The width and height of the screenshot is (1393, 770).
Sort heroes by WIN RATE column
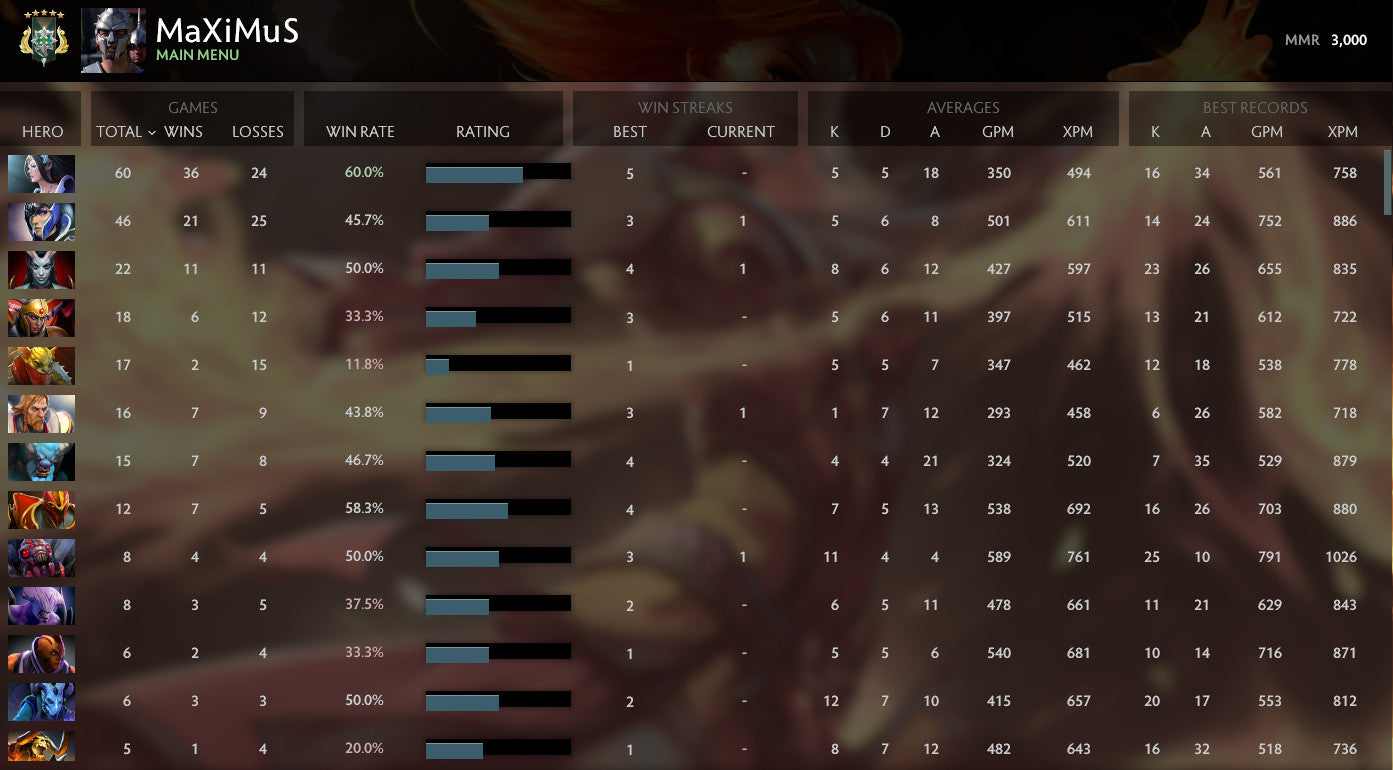coord(359,131)
